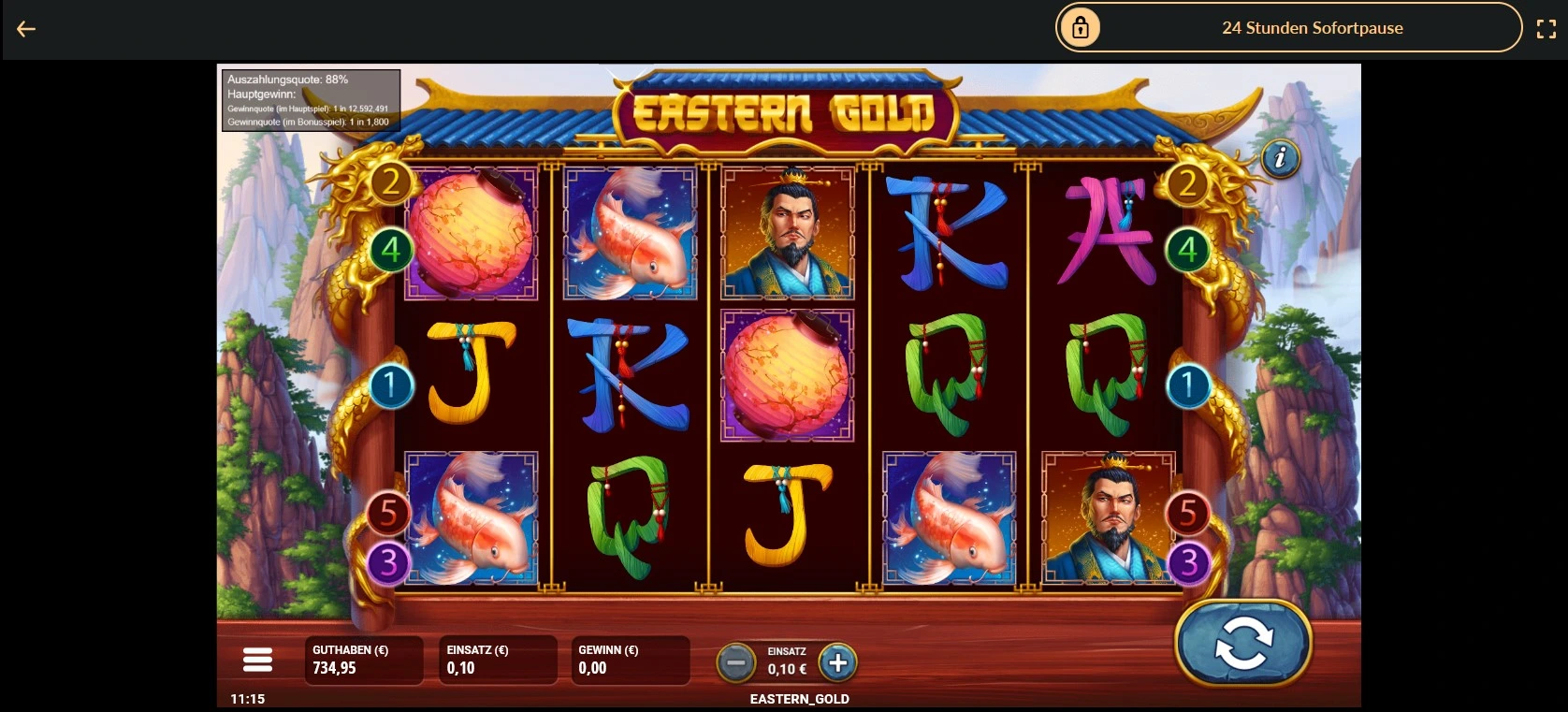The width and height of the screenshot is (1568, 712).
Task: Increase the bet with the plus icon
Action: point(838,663)
